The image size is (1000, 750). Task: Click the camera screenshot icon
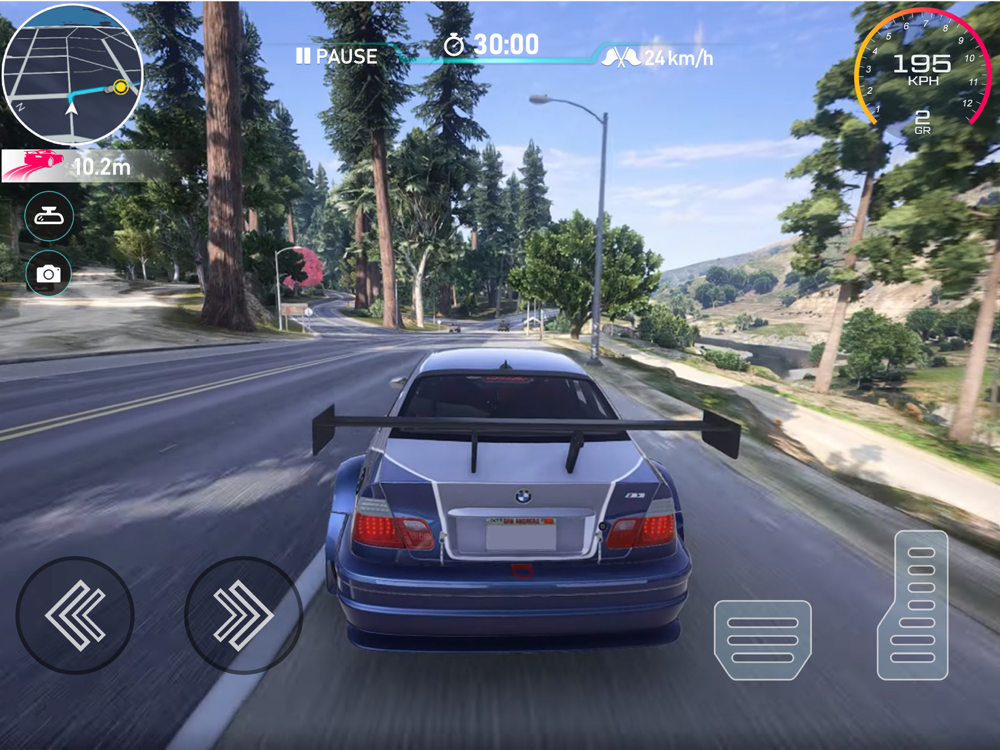[x=49, y=273]
